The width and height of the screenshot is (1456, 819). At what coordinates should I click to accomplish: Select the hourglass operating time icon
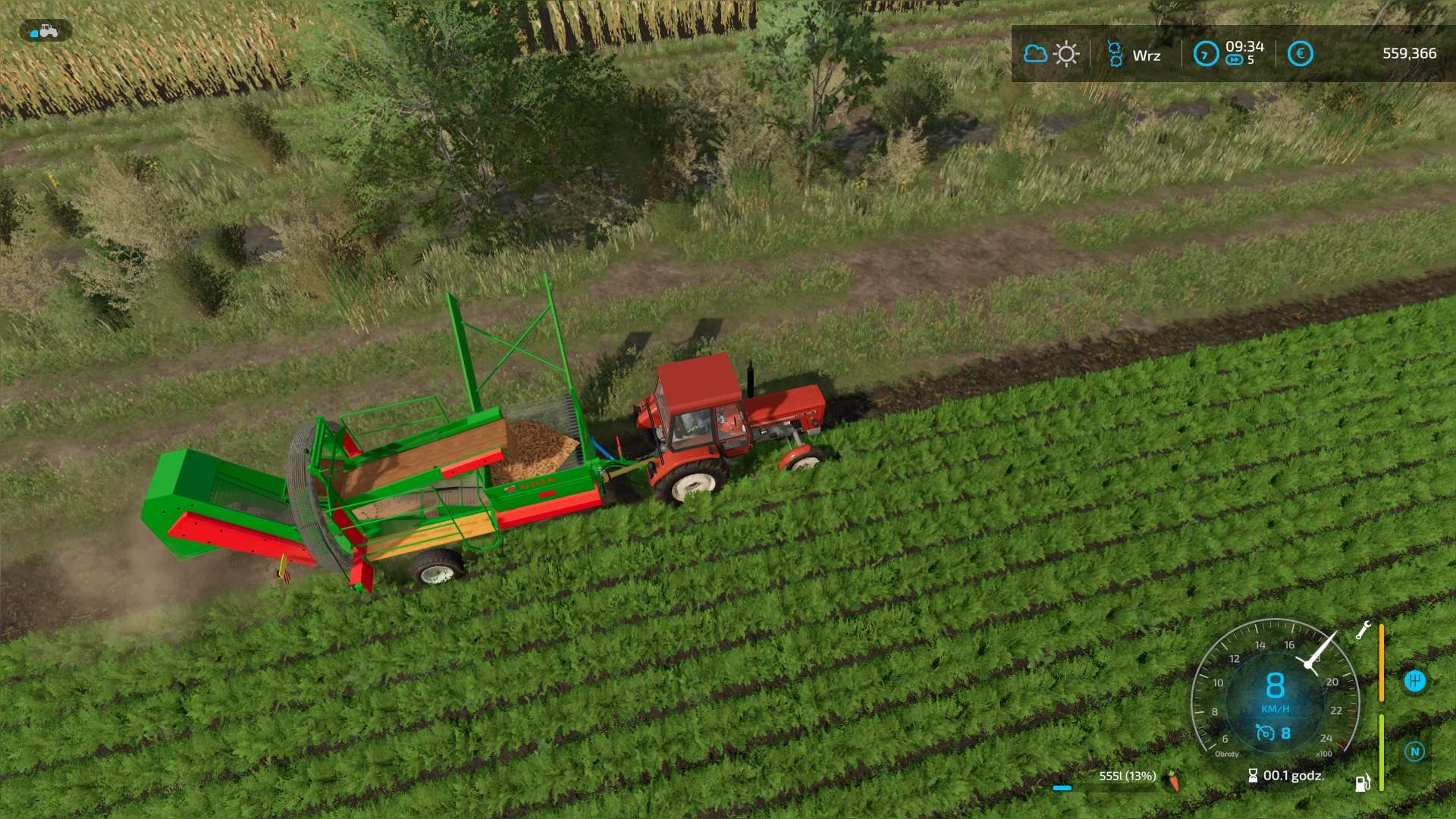point(1254,775)
